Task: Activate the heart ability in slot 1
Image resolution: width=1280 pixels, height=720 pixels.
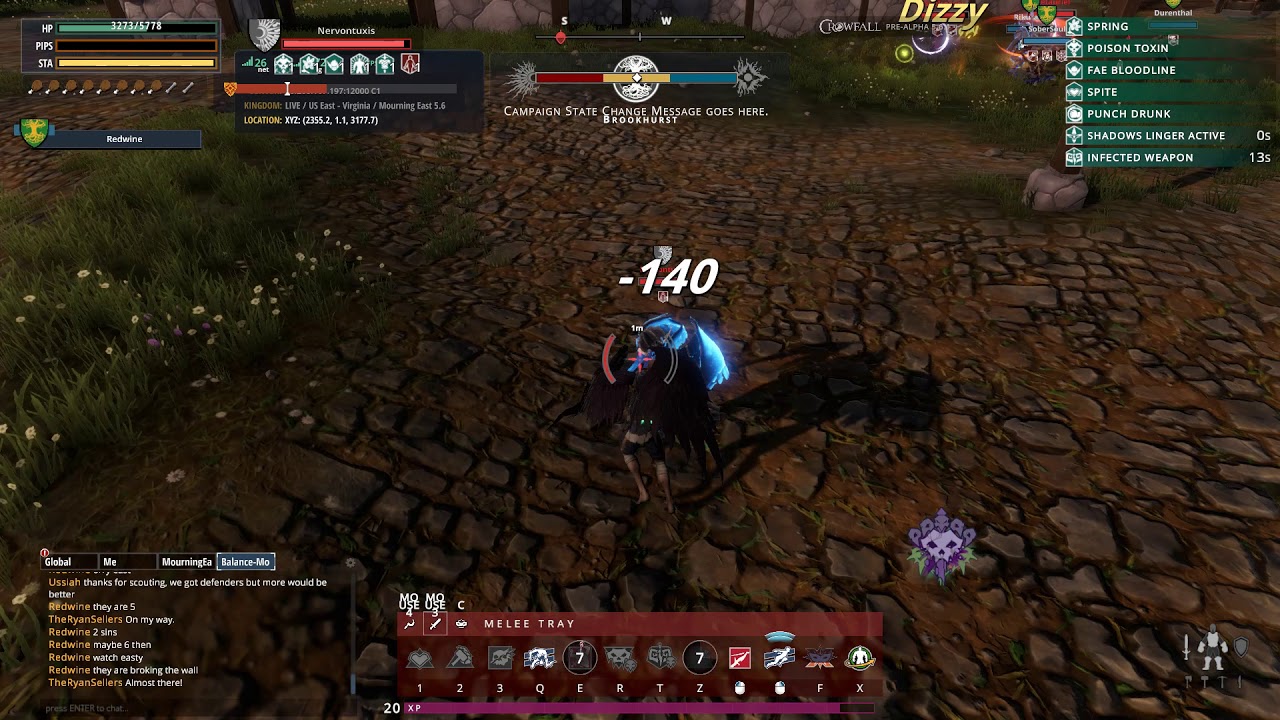Action: [x=420, y=658]
